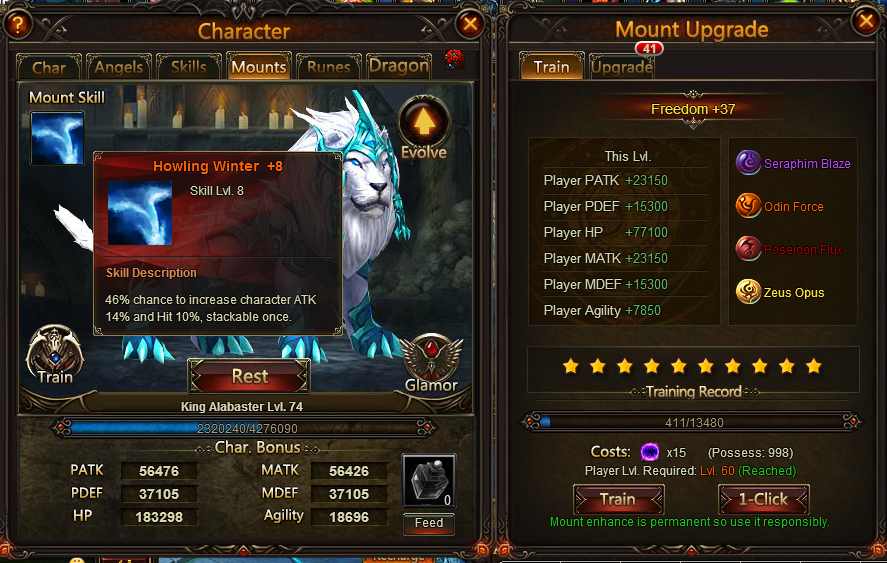This screenshot has width=887, height=563.
Task: Switch to the Mounts tab
Action: [x=258, y=67]
